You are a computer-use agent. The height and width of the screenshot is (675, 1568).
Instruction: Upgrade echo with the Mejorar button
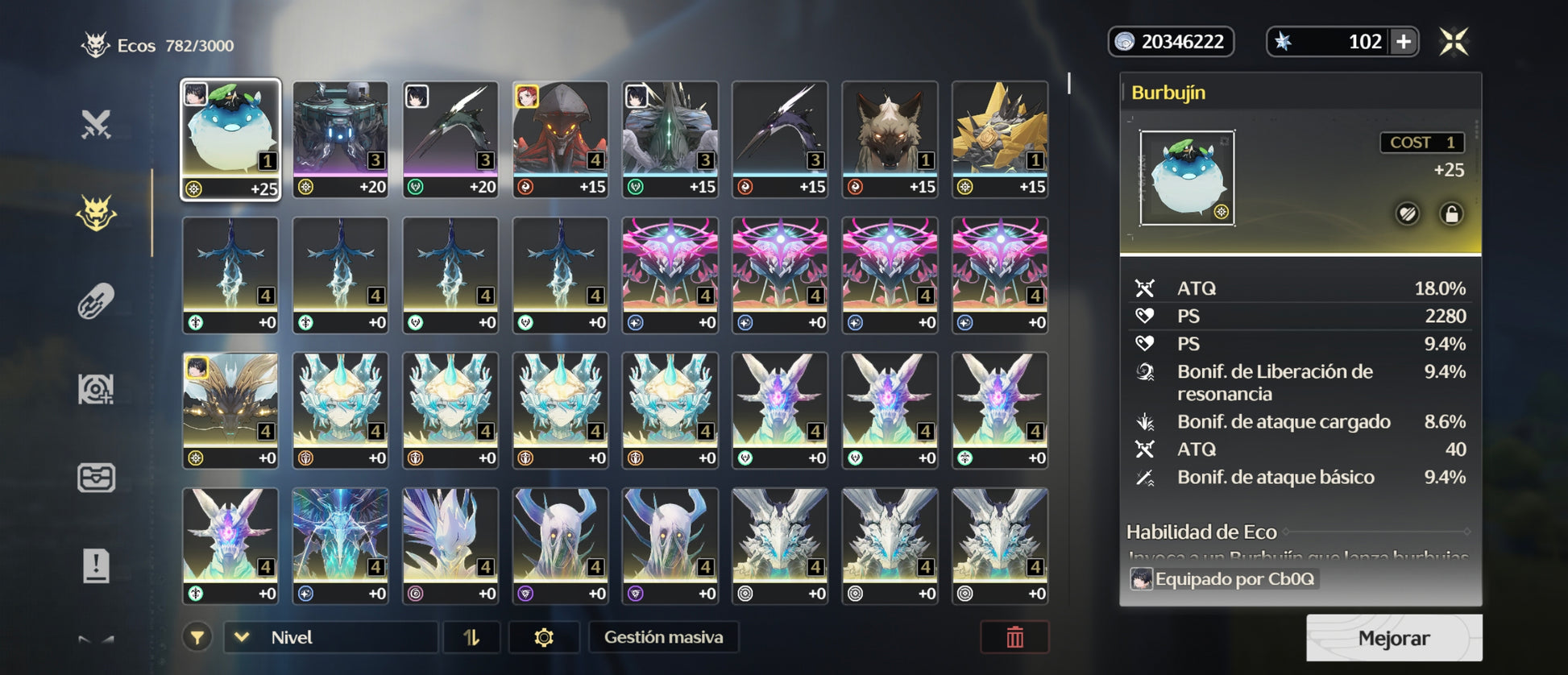tap(1393, 638)
